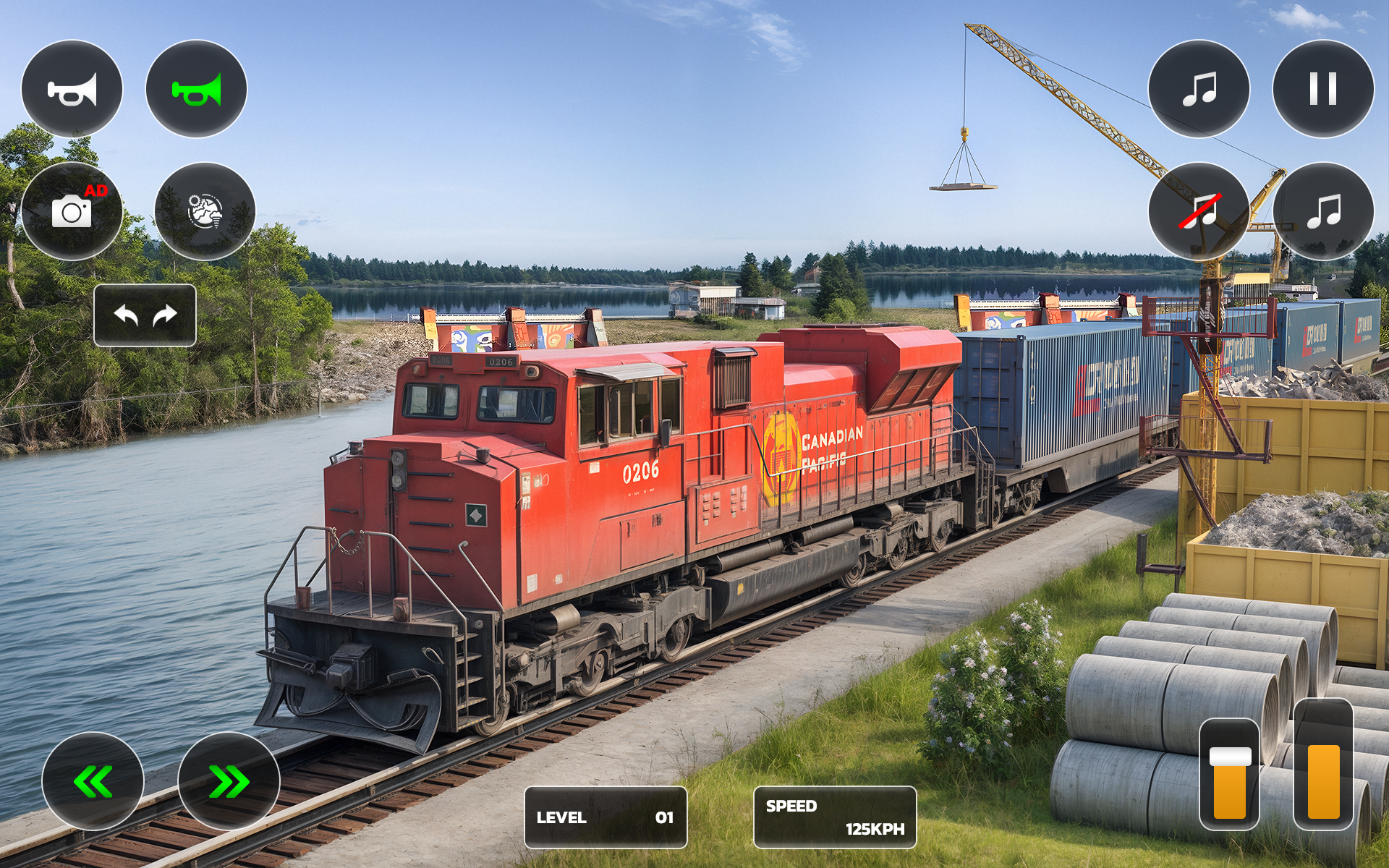This screenshot has width=1389, height=868.
Task: Toggle the green horn off
Action: tap(196, 88)
